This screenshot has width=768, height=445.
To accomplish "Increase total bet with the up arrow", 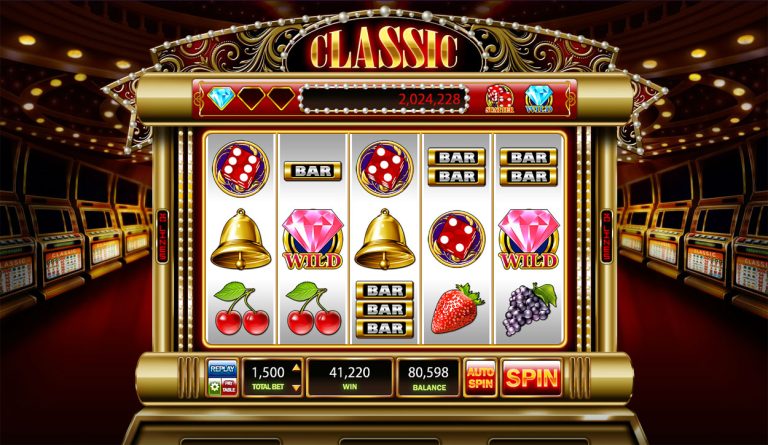I will pyautogui.click(x=295, y=370).
